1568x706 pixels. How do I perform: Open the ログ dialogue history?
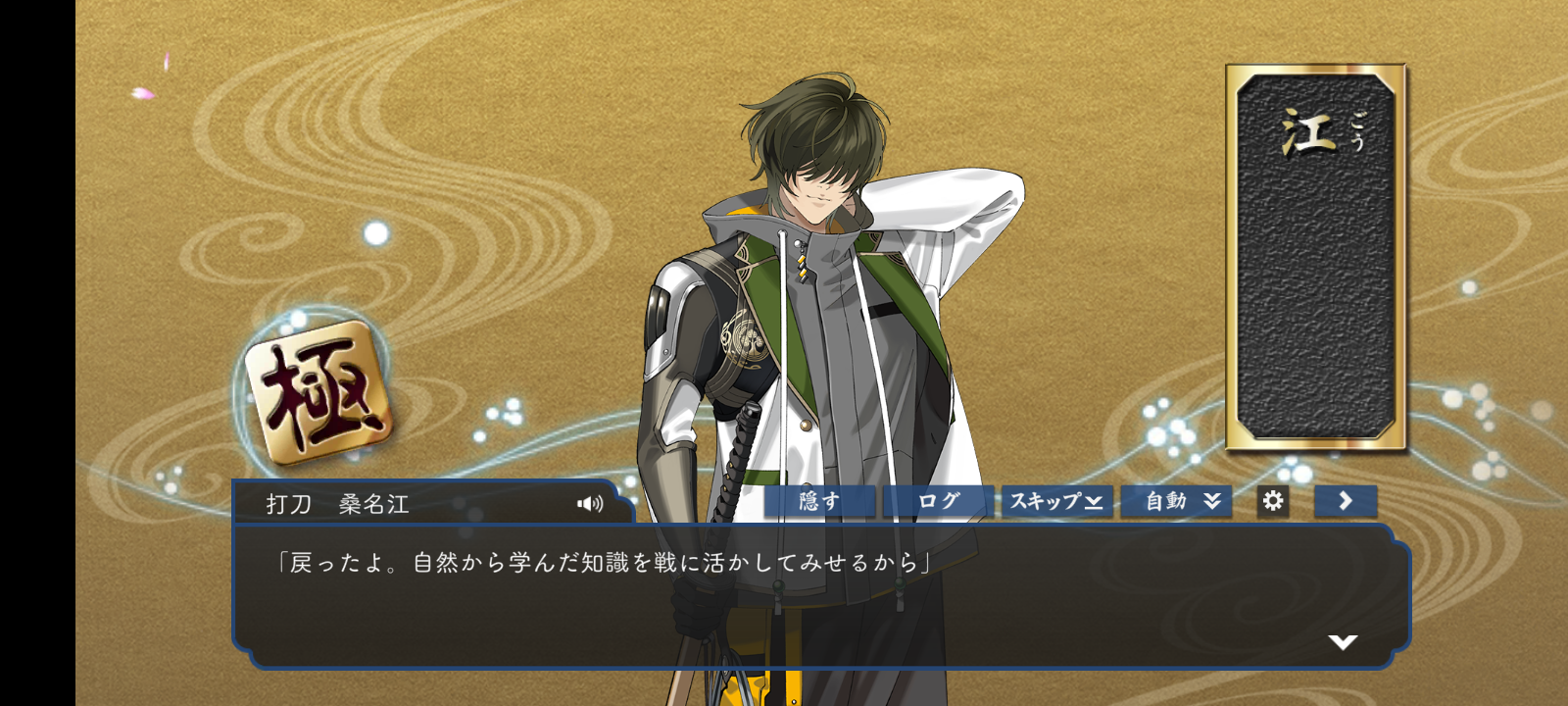(x=938, y=501)
